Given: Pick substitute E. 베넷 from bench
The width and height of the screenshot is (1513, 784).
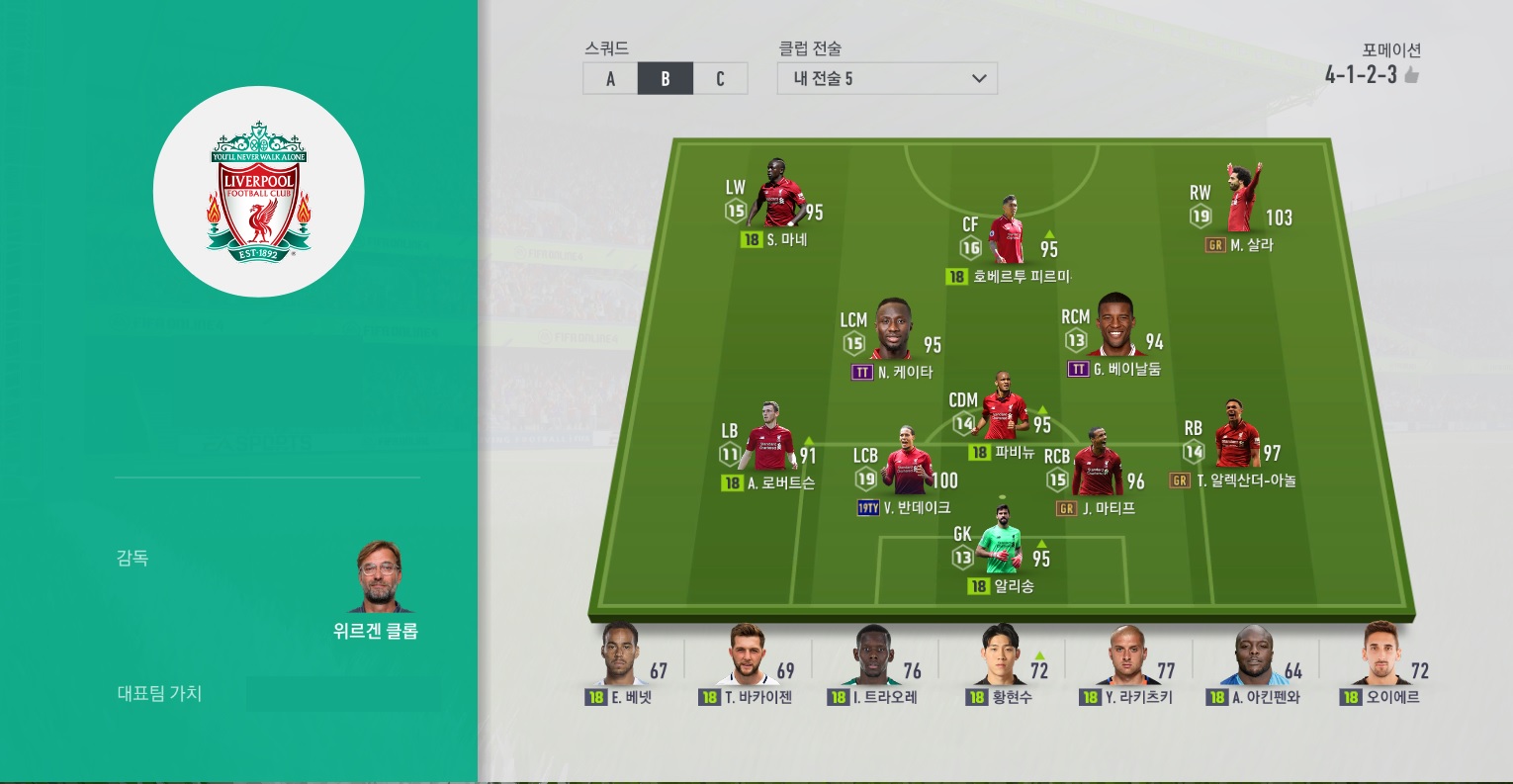Looking at the screenshot, I should [620, 657].
